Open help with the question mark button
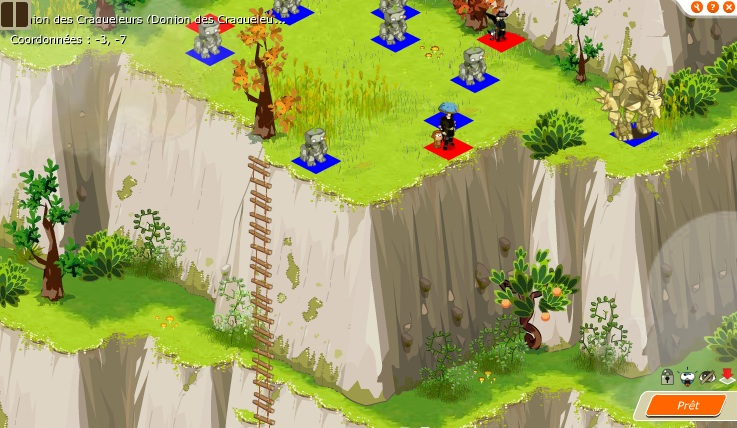This screenshot has height=428, width=737. pyautogui.click(x=712, y=7)
